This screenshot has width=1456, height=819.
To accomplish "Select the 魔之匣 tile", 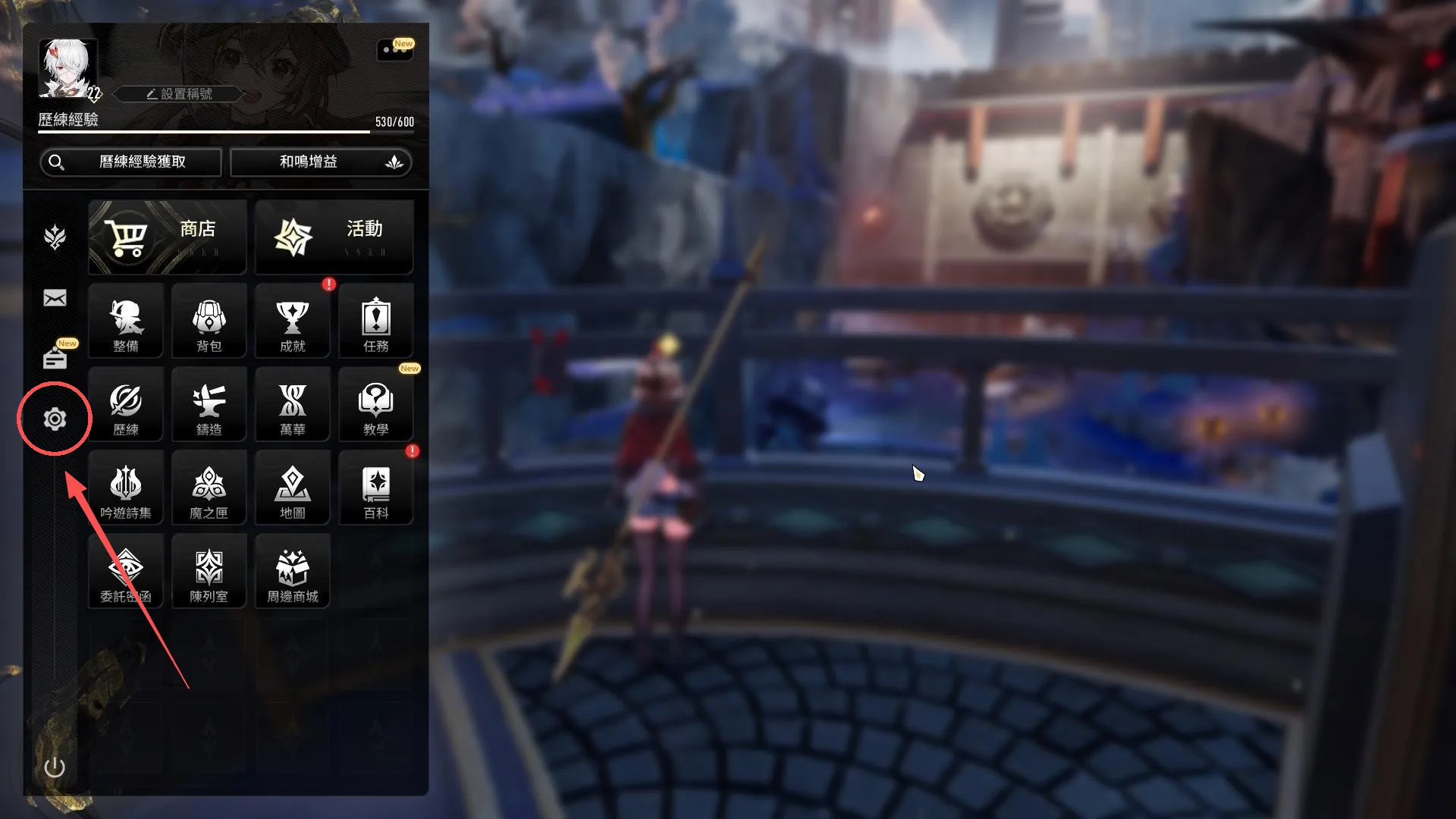I will [x=209, y=488].
